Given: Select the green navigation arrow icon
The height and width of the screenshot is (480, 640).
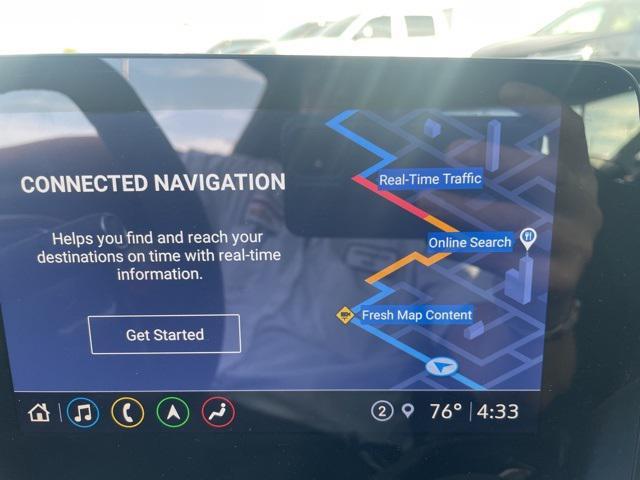Looking at the screenshot, I should pos(173,412).
